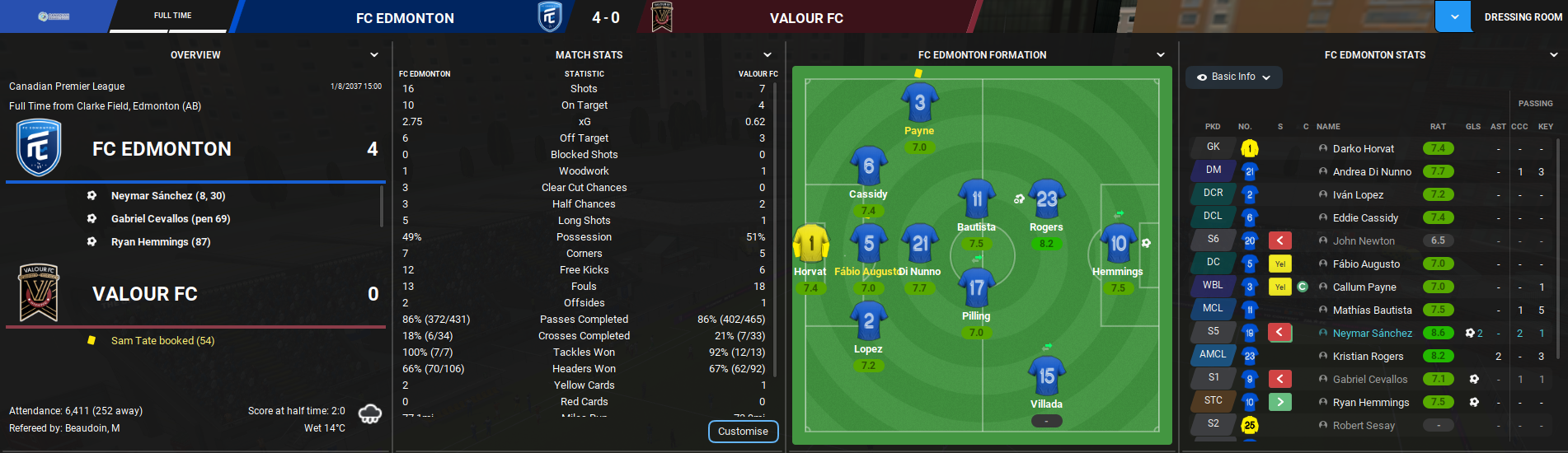Click the Customise button
Viewport: 1568px width, 453px height.
click(743, 432)
